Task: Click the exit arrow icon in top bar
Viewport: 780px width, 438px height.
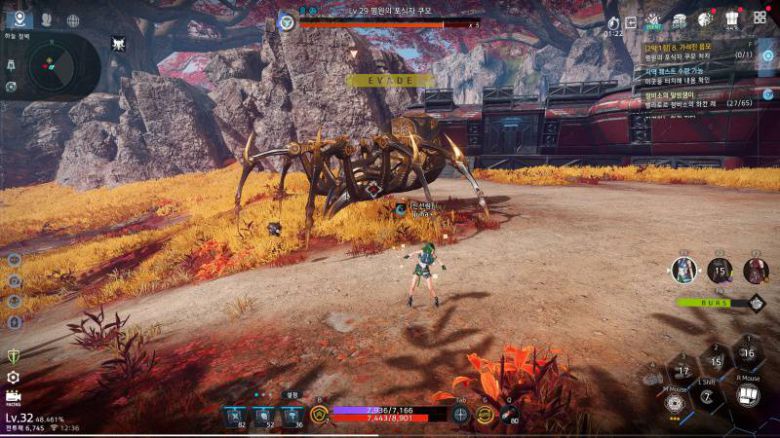Action: tap(632, 21)
